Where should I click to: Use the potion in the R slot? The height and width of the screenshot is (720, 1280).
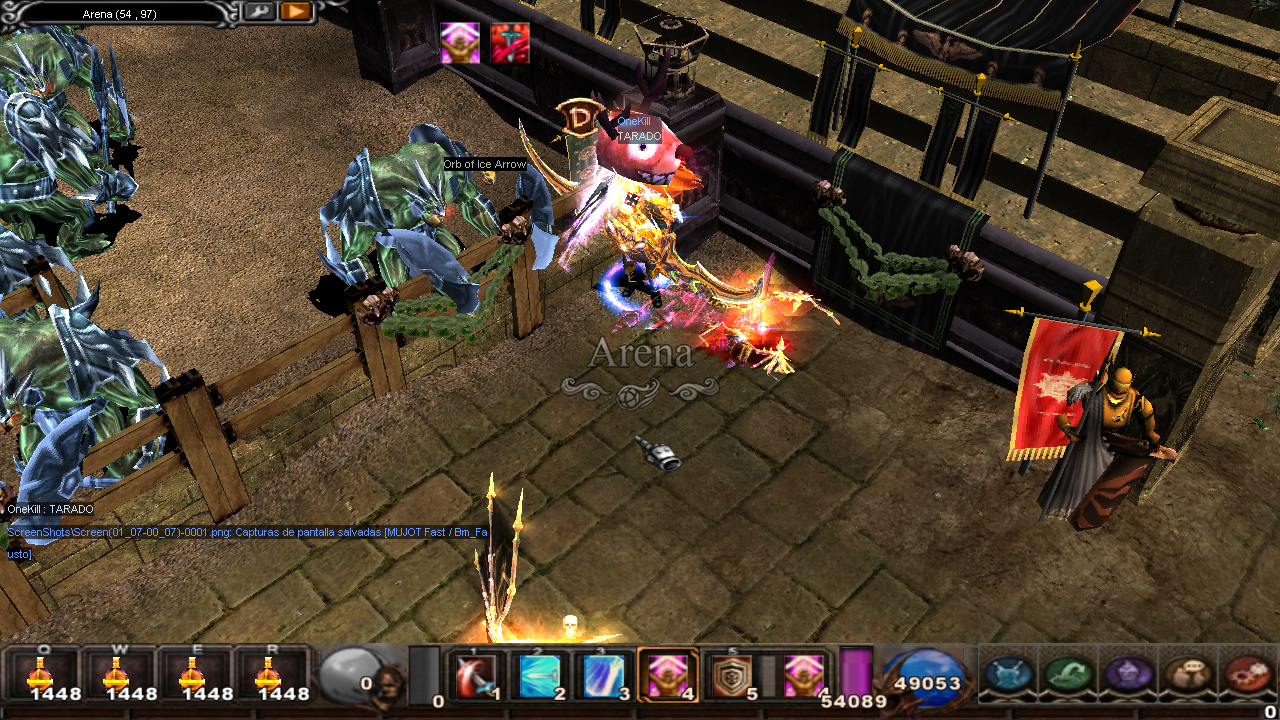click(268, 674)
